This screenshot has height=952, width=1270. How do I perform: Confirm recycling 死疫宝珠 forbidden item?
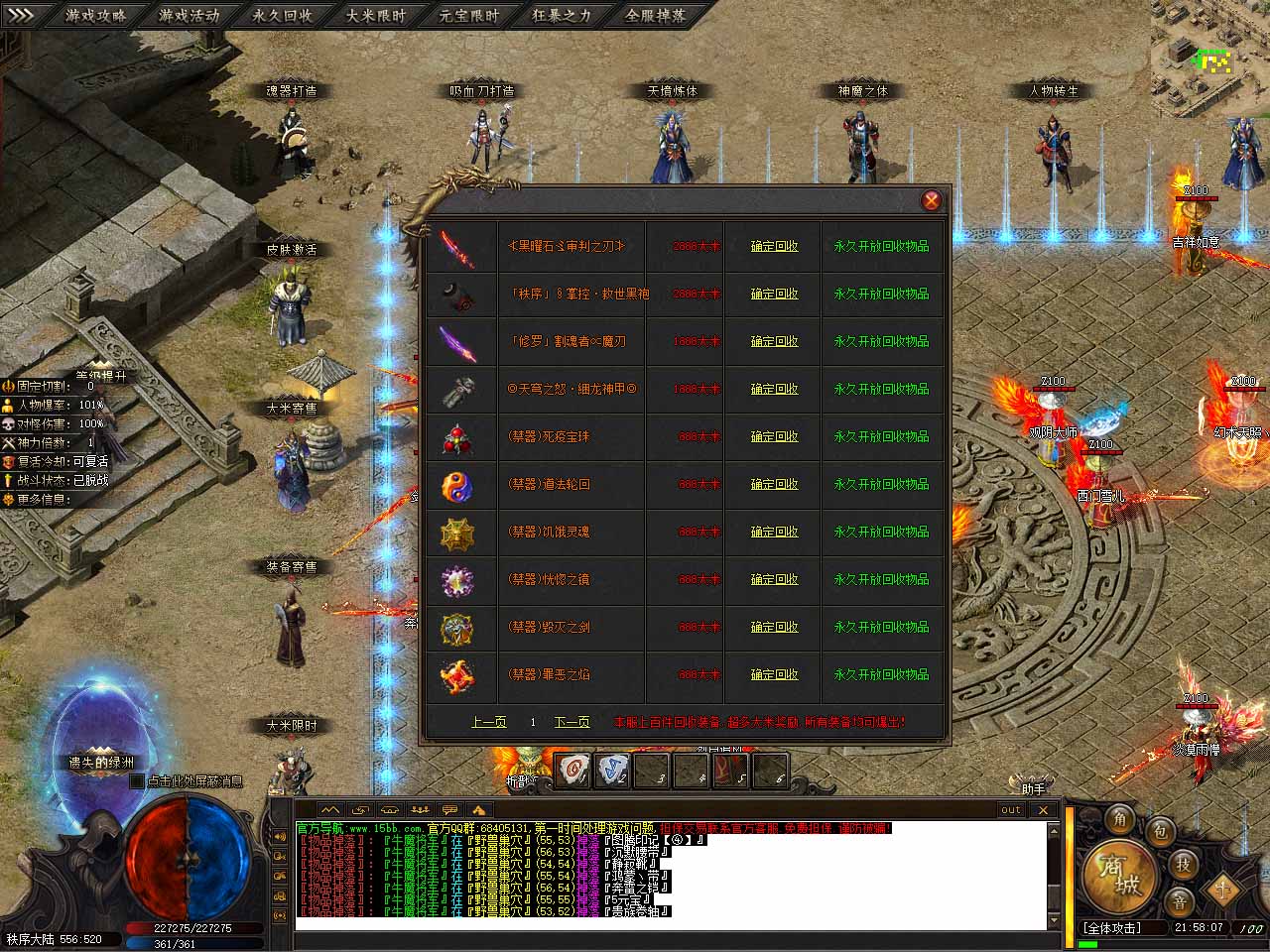tap(774, 436)
